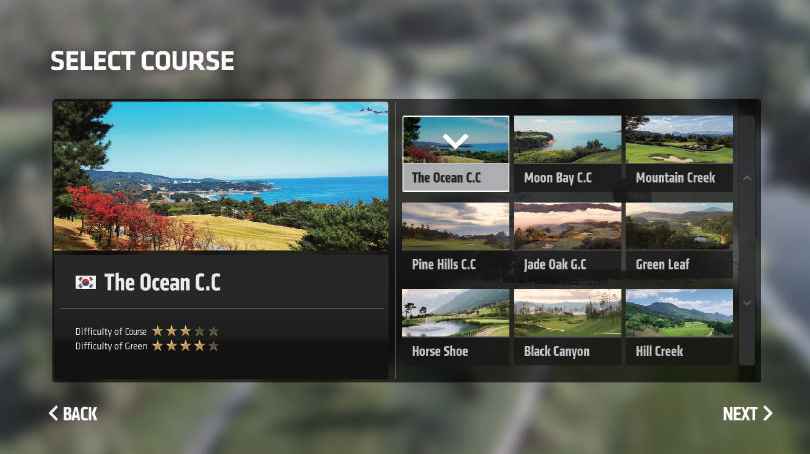This screenshot has width=810, height=454.
Task: Select the Horse Shoe course
Action: pos(456,326)
